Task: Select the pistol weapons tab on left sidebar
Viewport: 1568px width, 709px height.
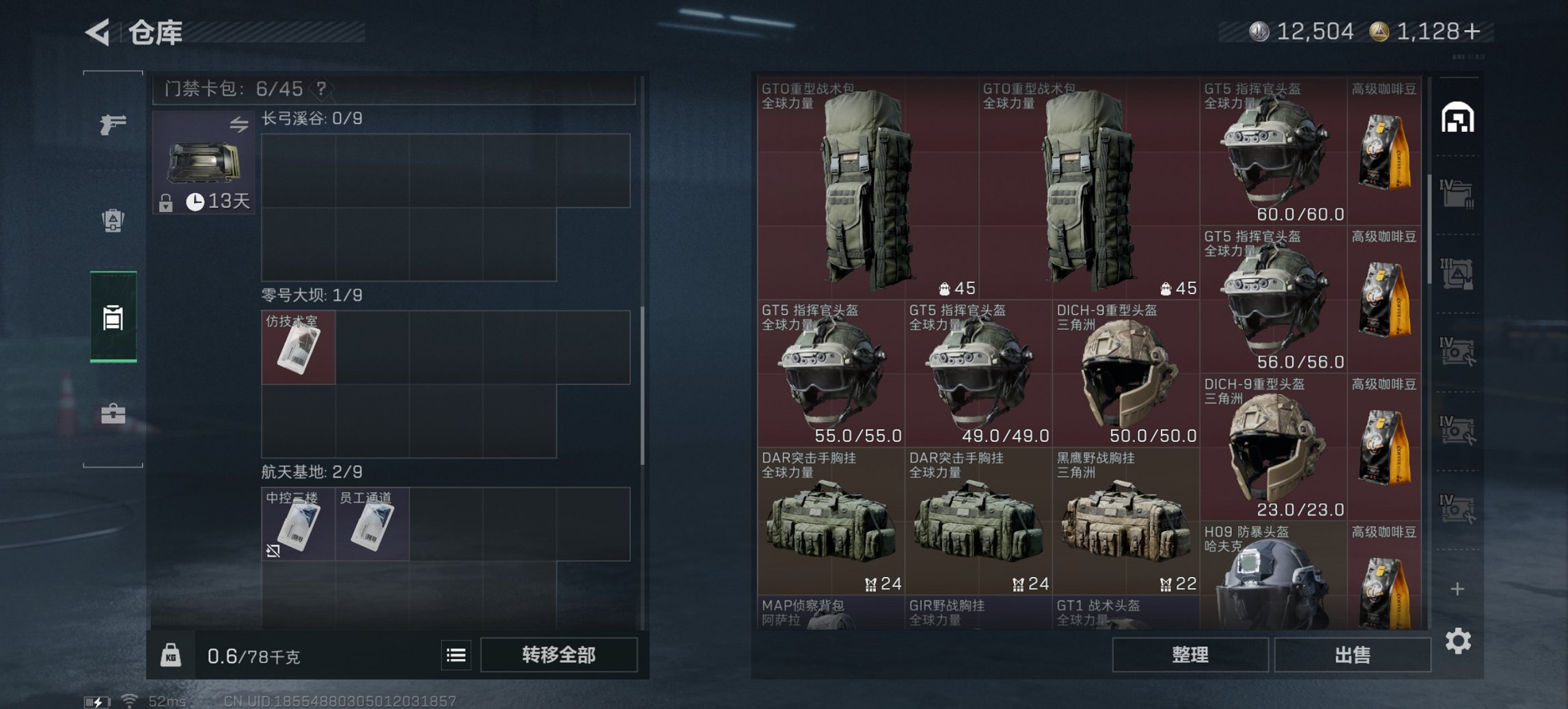Action: pos(115,125)
